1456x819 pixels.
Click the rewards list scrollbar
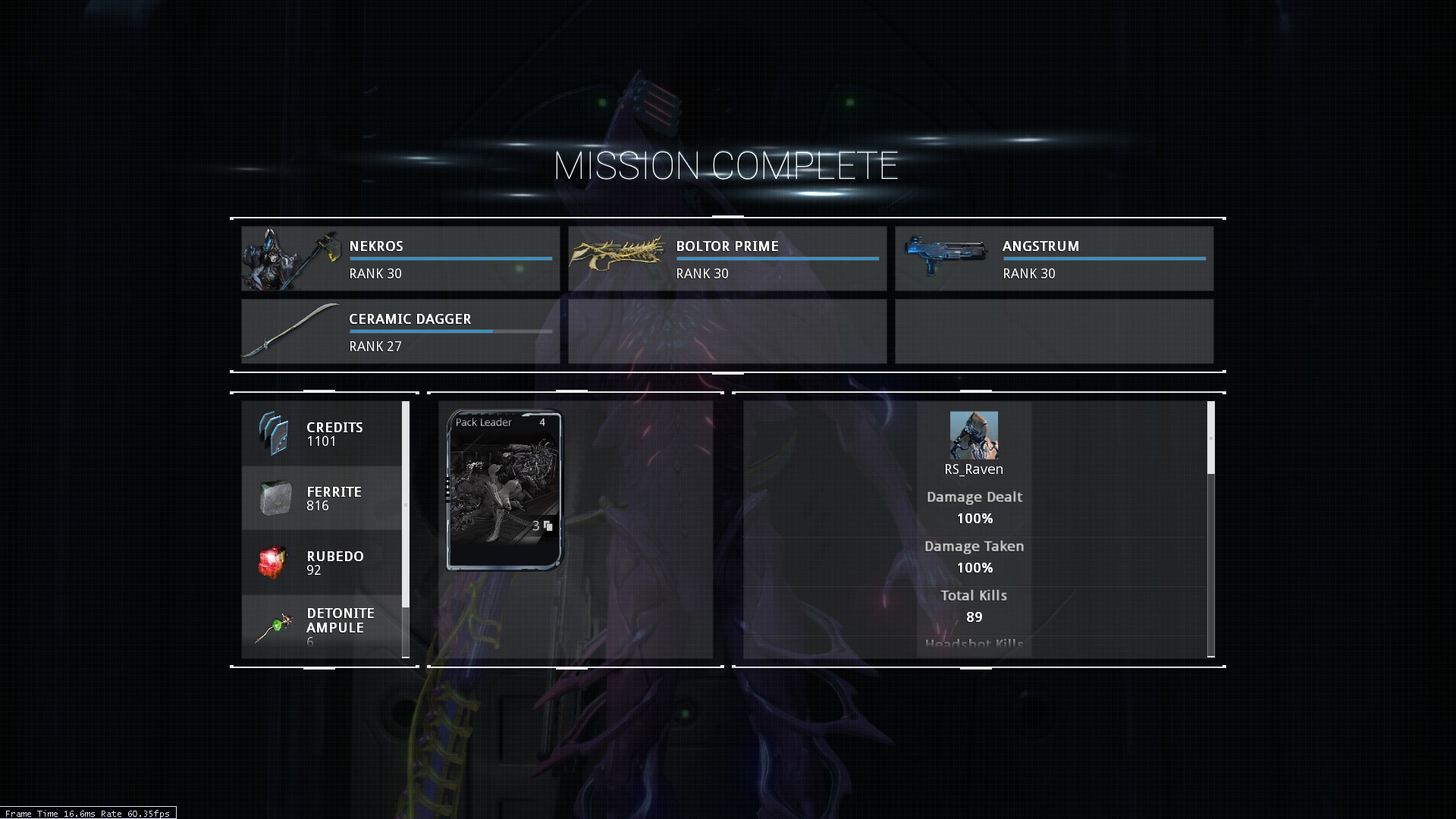tap(406, 504)
